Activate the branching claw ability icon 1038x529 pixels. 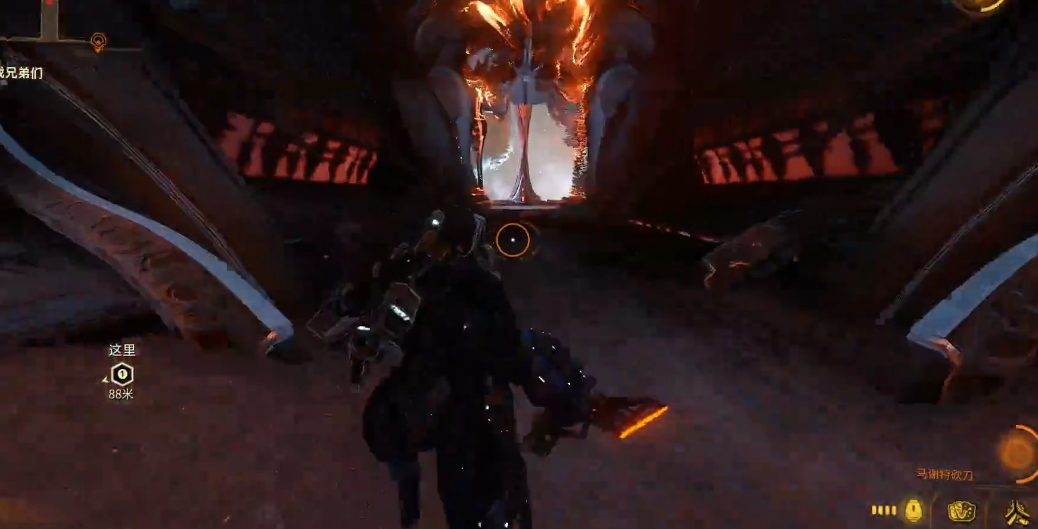[1018, 512]
